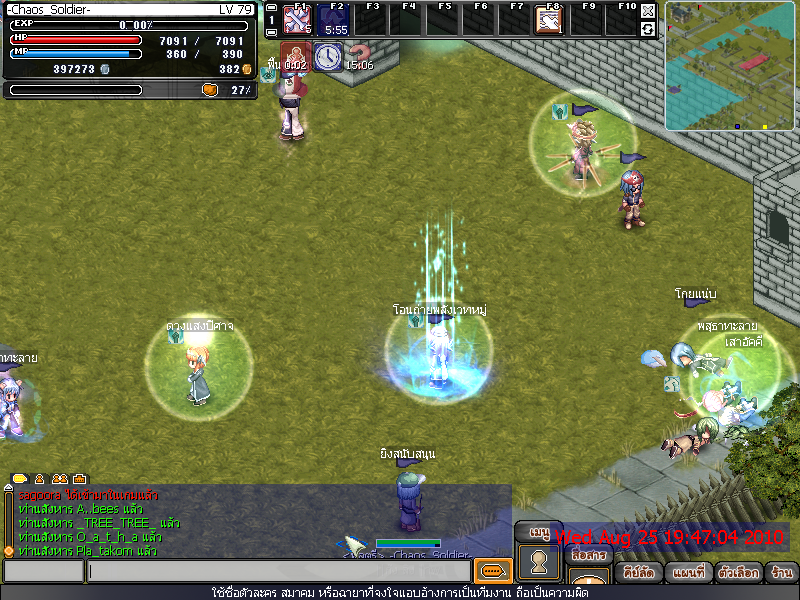This screenshot has height=600, width=800.
Task: Open the เมนู (menu) button
Action: [x=538, y=532]
